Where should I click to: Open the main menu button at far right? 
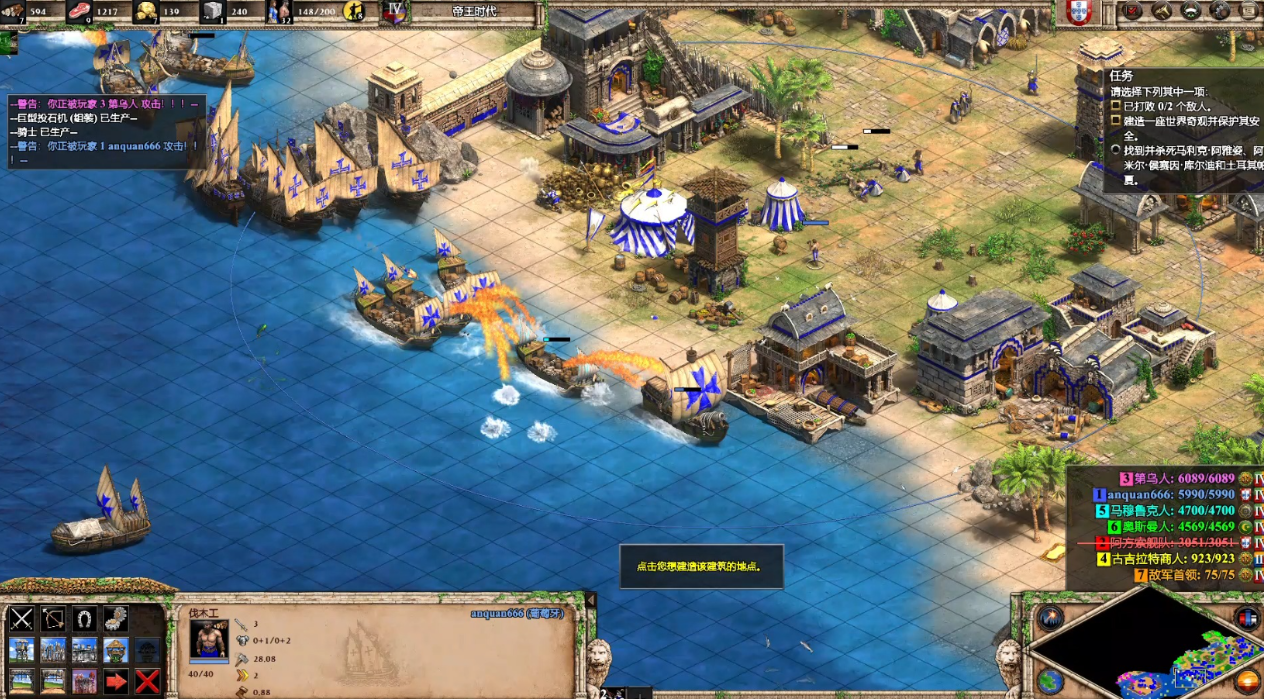pyautogui.click(x=1249, y=11)
